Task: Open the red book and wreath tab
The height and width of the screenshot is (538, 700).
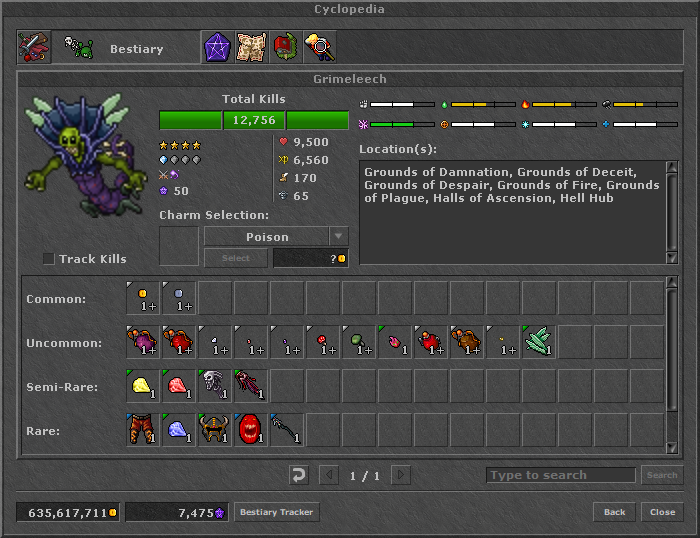Action: 285,47
